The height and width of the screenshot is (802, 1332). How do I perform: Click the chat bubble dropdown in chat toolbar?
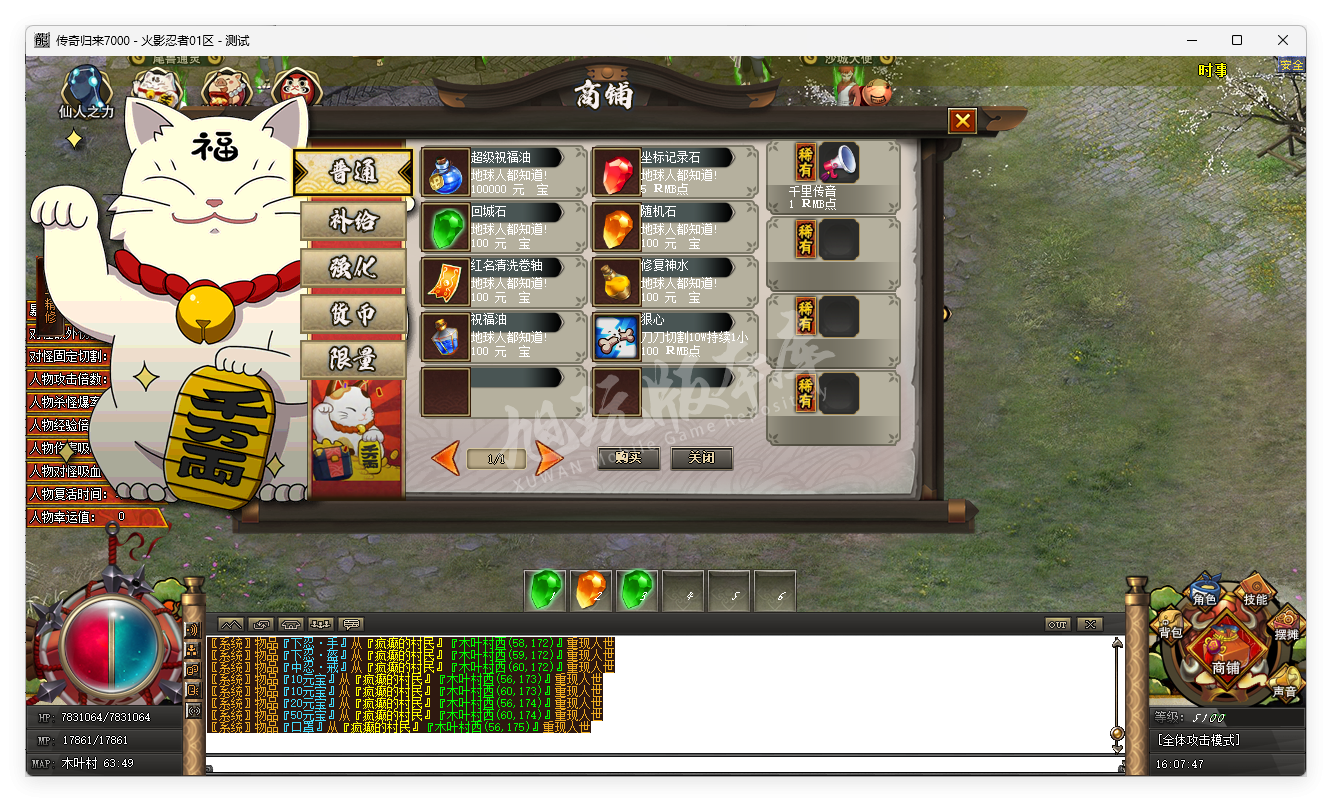(351, 623)
